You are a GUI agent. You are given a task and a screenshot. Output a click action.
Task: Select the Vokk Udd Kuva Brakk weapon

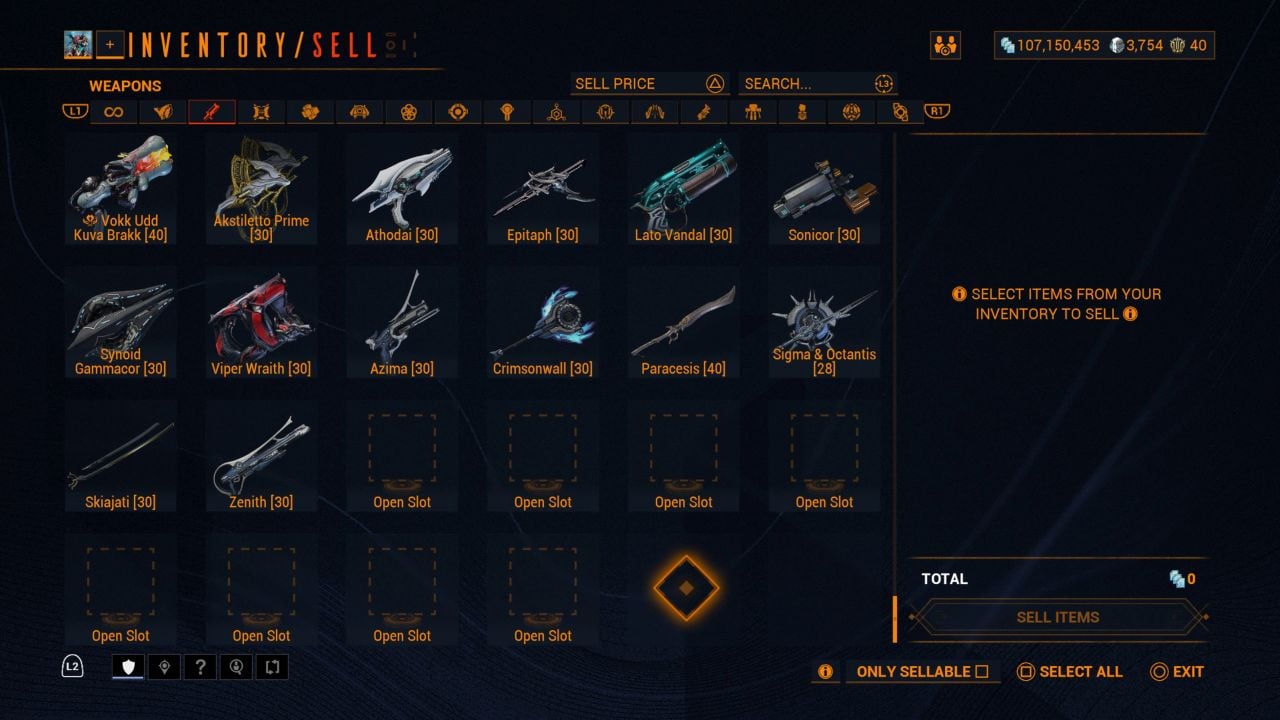(x=121, y=190)
